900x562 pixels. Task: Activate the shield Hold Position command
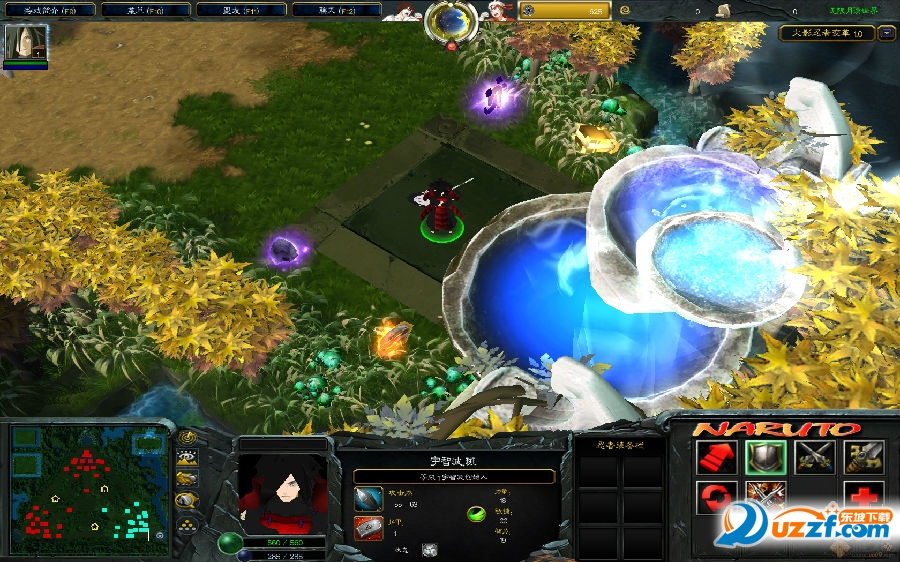[x=765, y=457]
